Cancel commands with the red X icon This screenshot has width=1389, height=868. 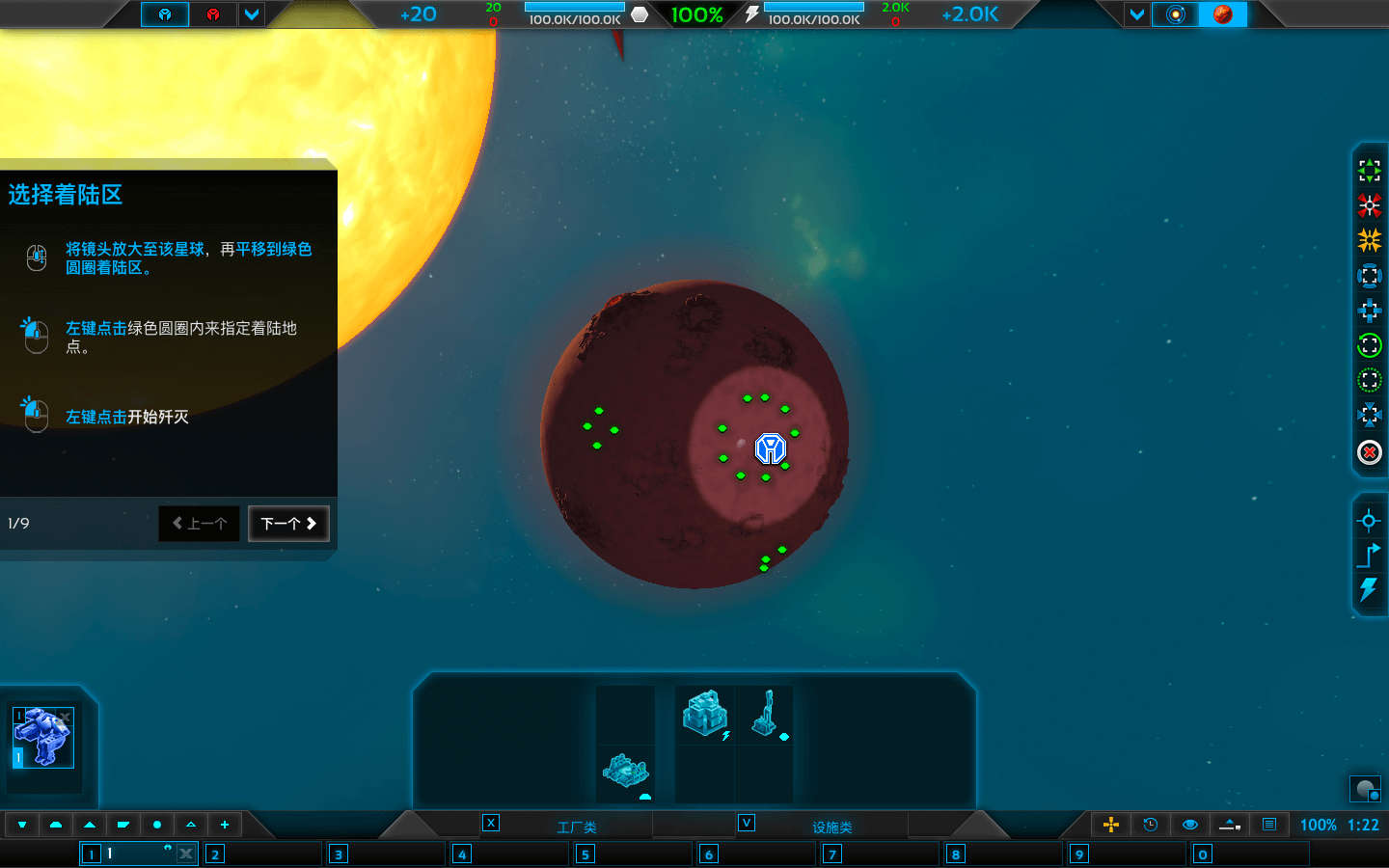coord(1369,451)
